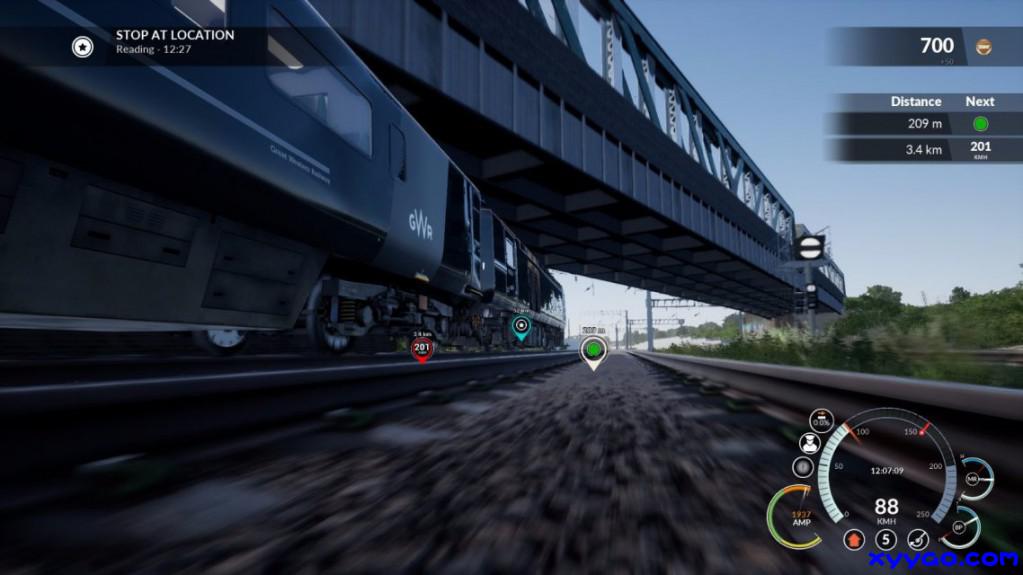Click the Stop At Location objective star icon
Image resolution: width=1023 pixels, height=575 pixels.
pos(82,46)
